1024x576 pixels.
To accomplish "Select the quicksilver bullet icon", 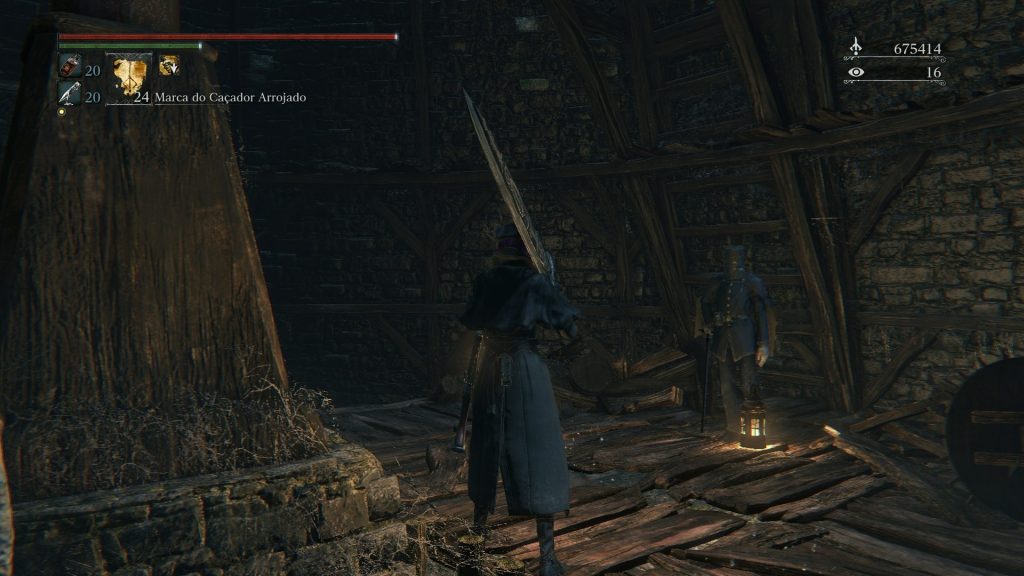I will click(x=69, y=93).
